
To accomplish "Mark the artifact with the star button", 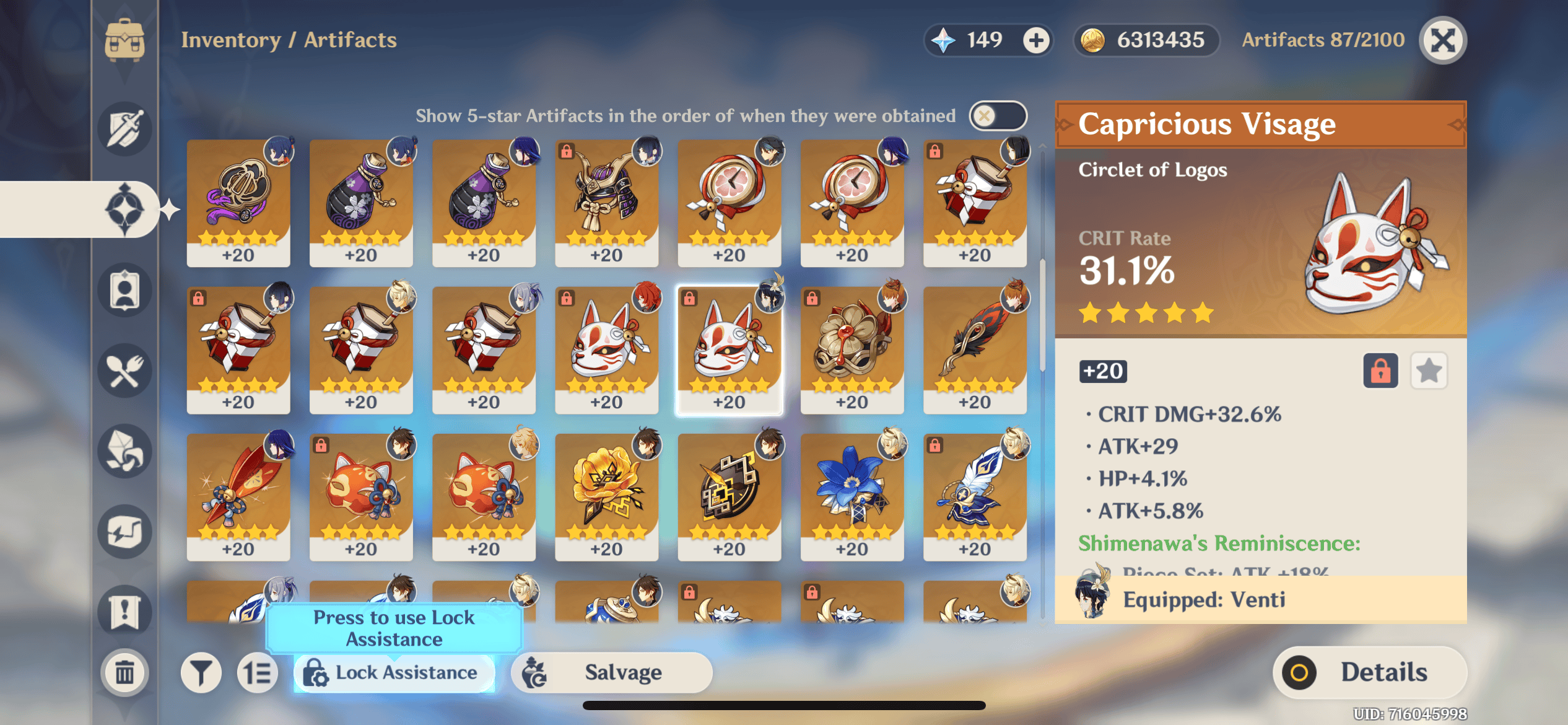I will (x=1428, y=371).
